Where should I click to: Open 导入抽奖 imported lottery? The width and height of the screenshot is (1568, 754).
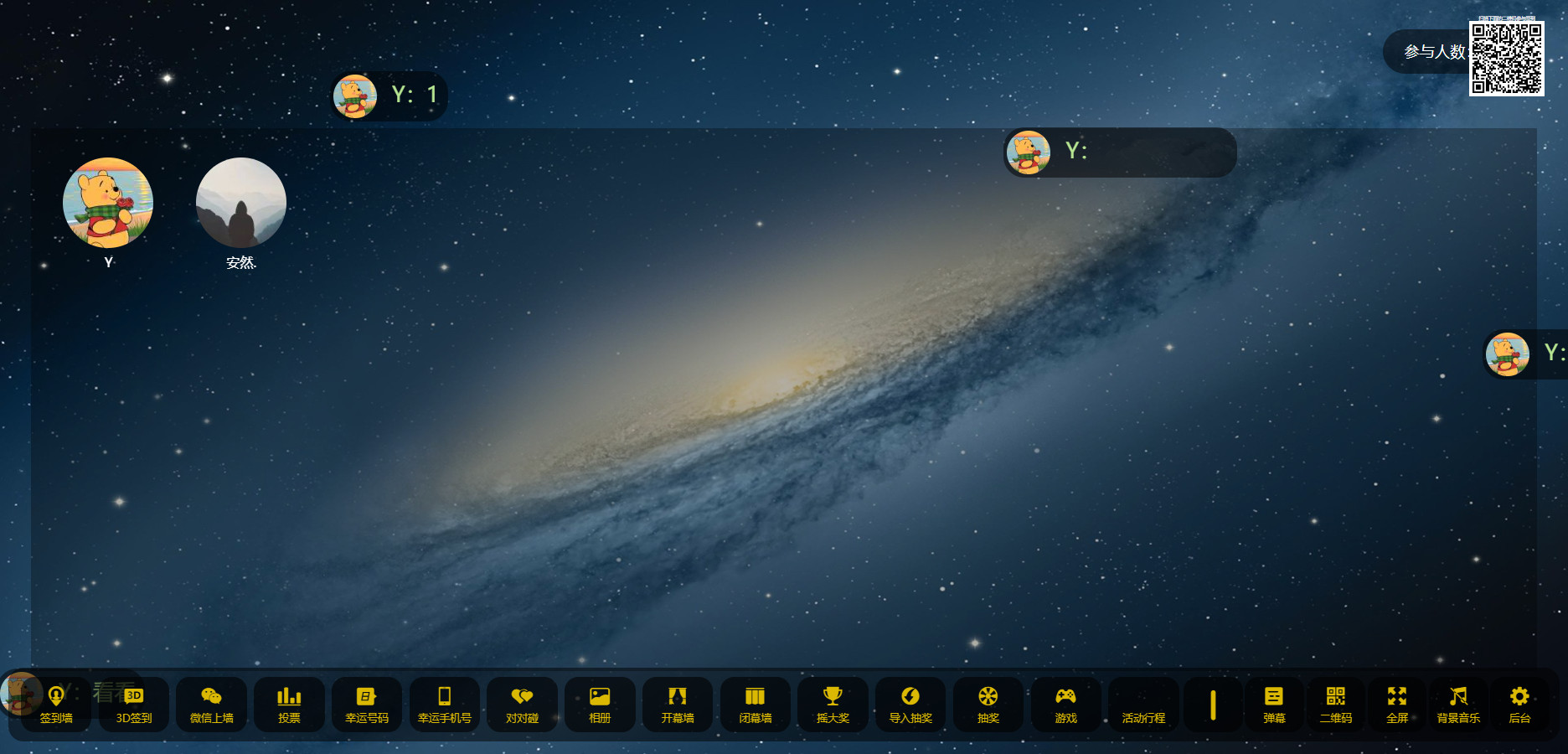click(910, 705)
